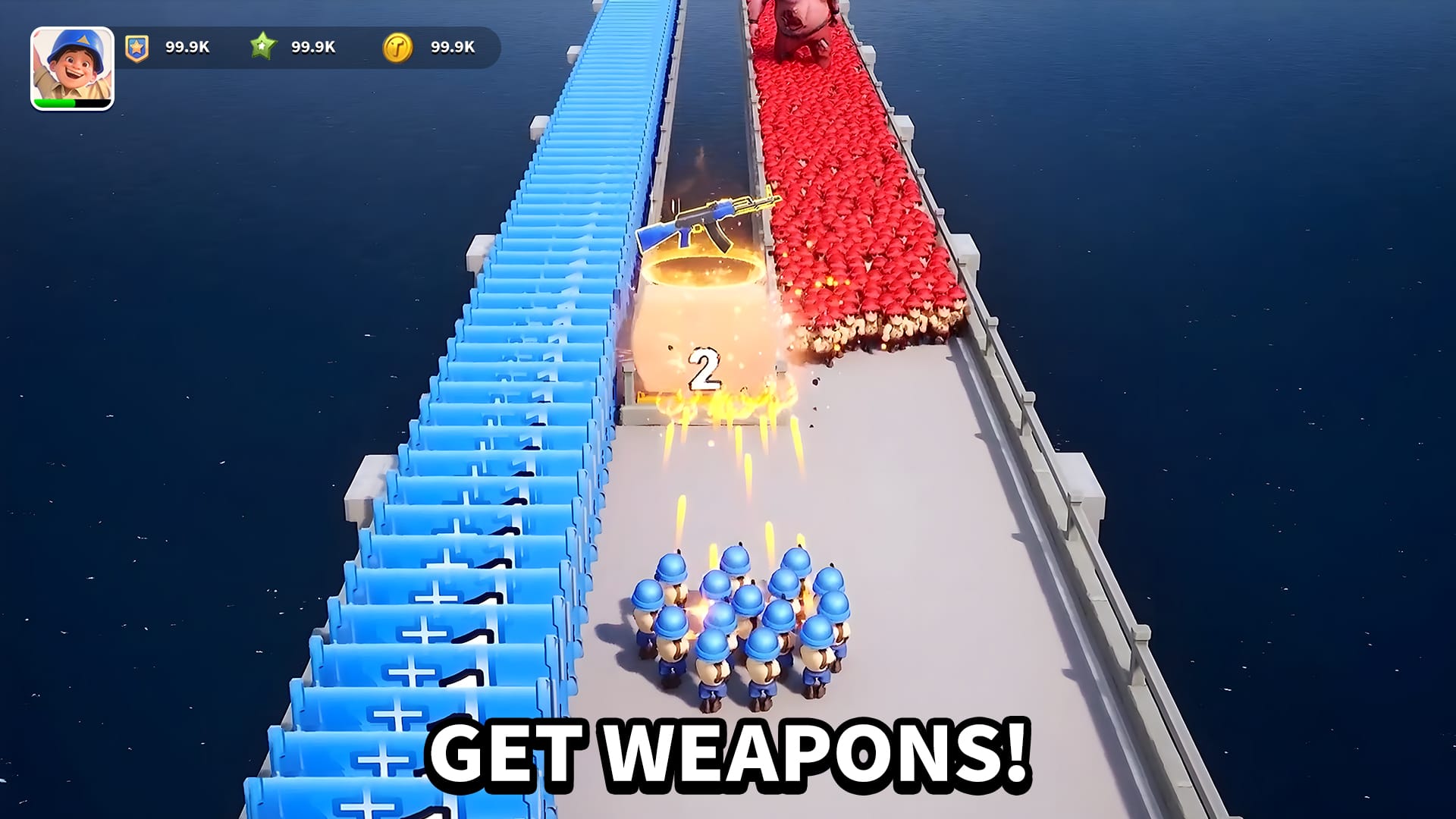The image size is (1456, 819).
Task: Click the star counter showing 99.9K
Action: click(313, 47)
